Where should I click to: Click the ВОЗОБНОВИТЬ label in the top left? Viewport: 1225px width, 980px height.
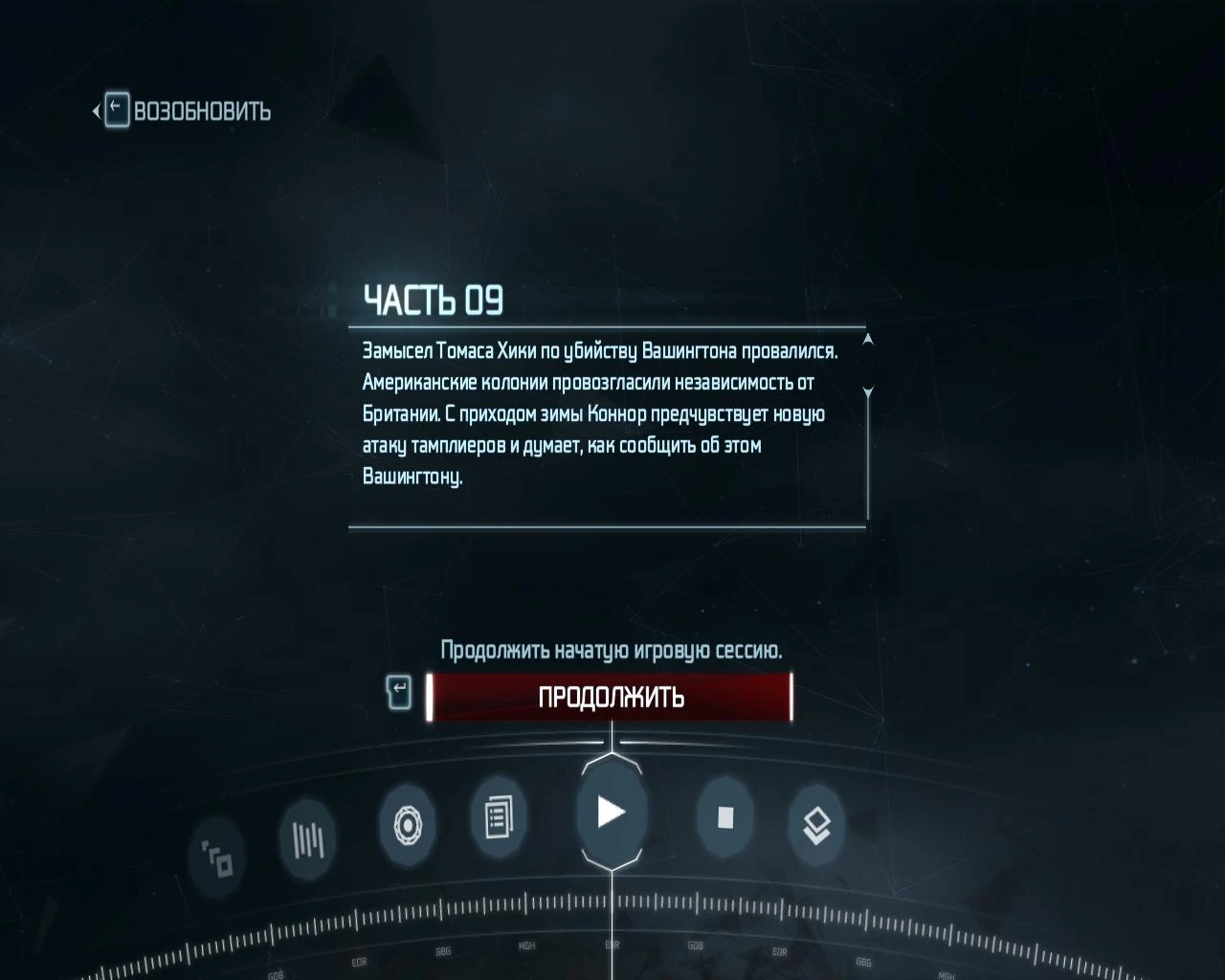pos(202,110)
